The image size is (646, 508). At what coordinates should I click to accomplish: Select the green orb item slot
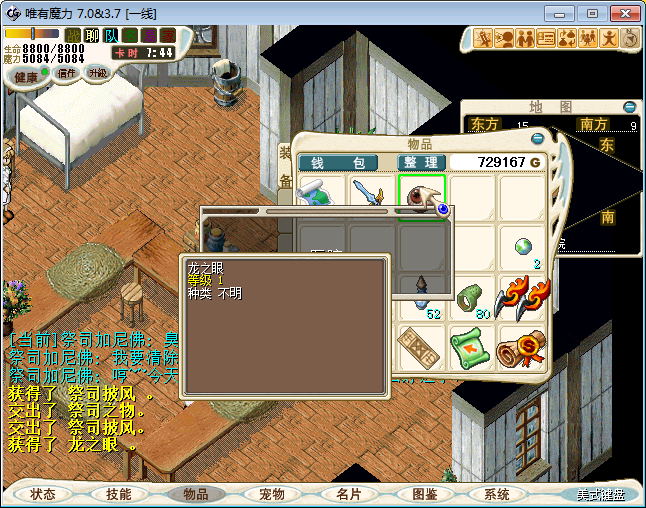tap(522, 248)
